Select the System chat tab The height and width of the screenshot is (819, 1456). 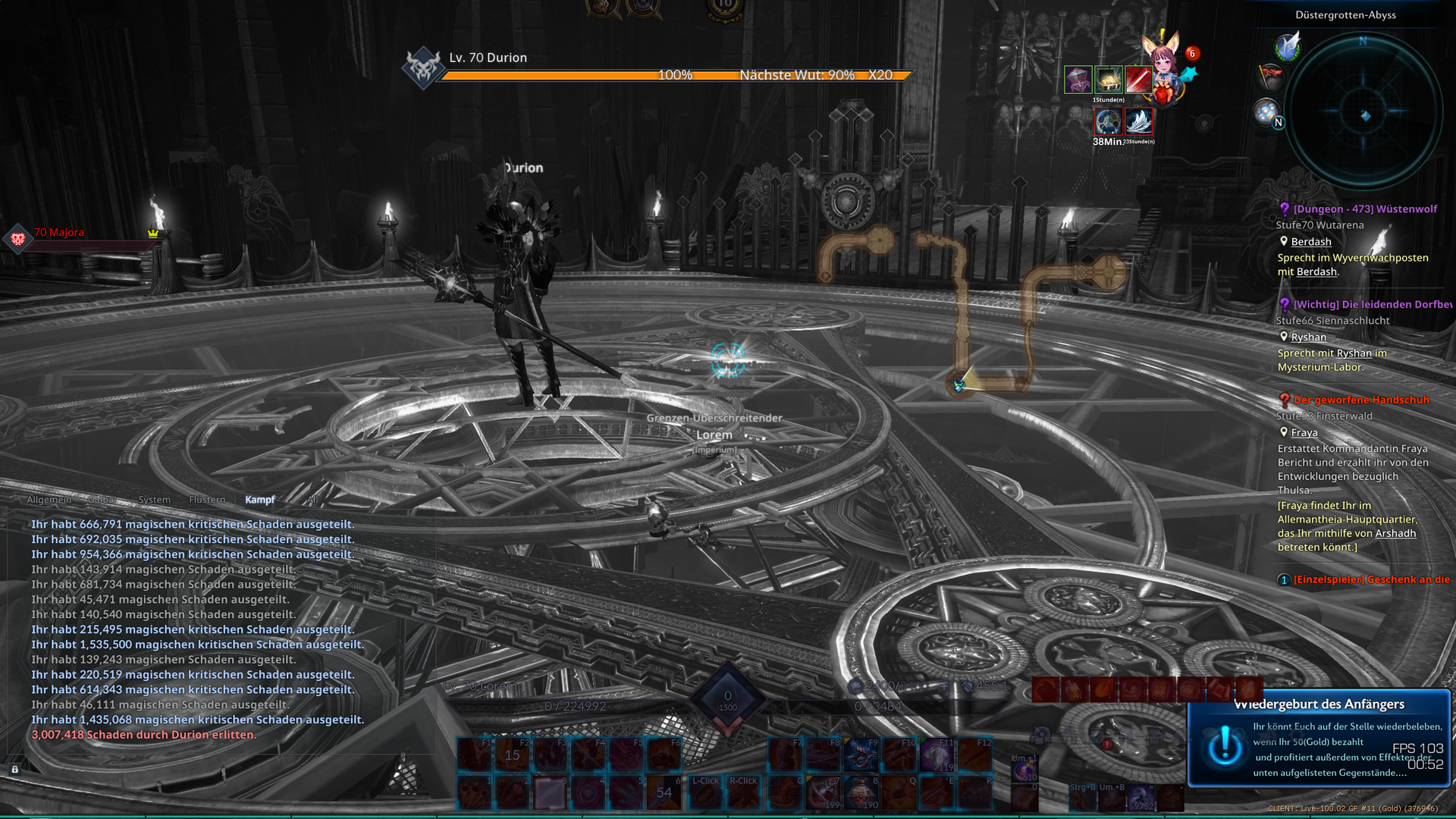pos(154,500)
